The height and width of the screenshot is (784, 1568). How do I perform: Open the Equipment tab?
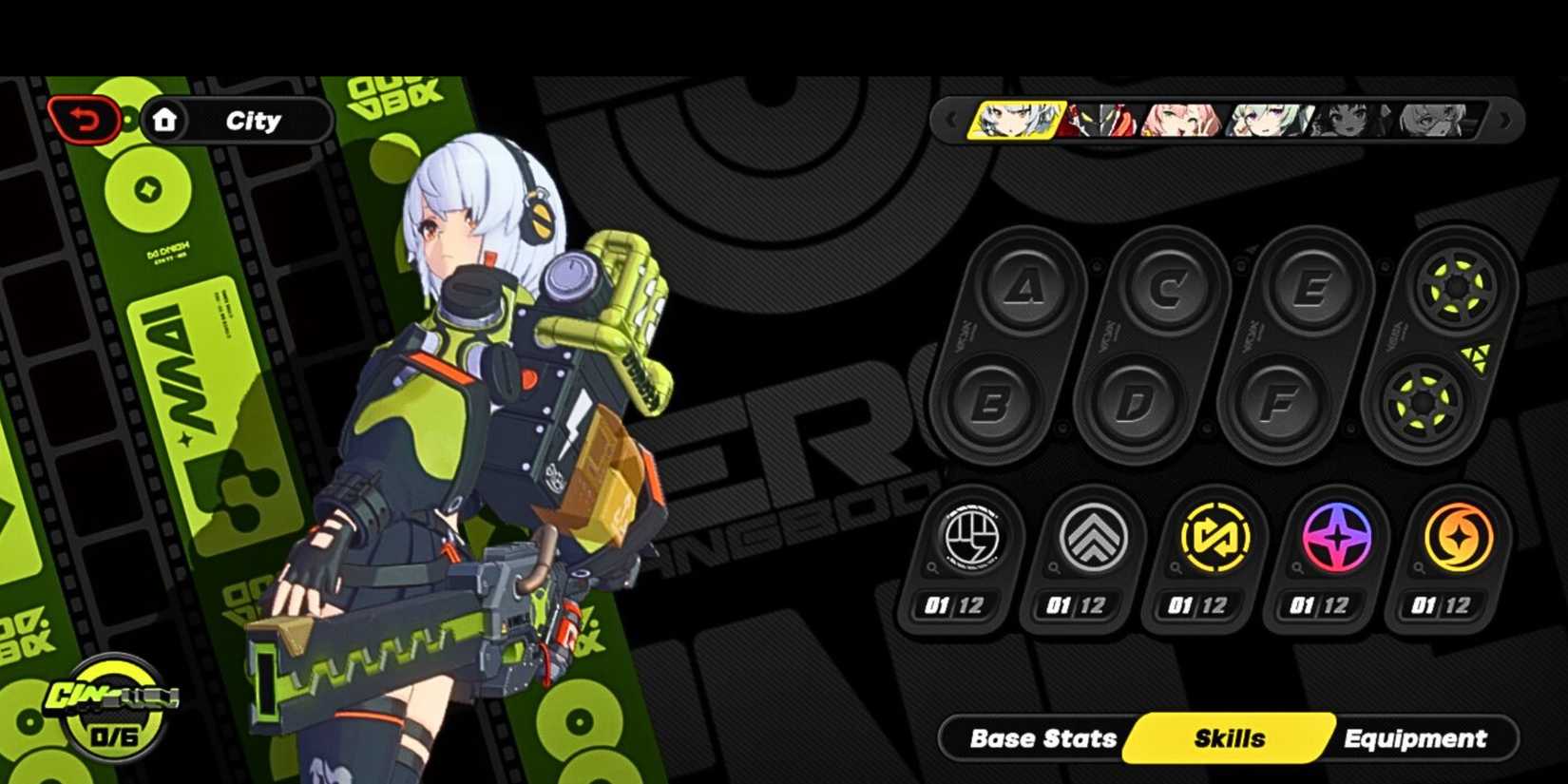1415,737
